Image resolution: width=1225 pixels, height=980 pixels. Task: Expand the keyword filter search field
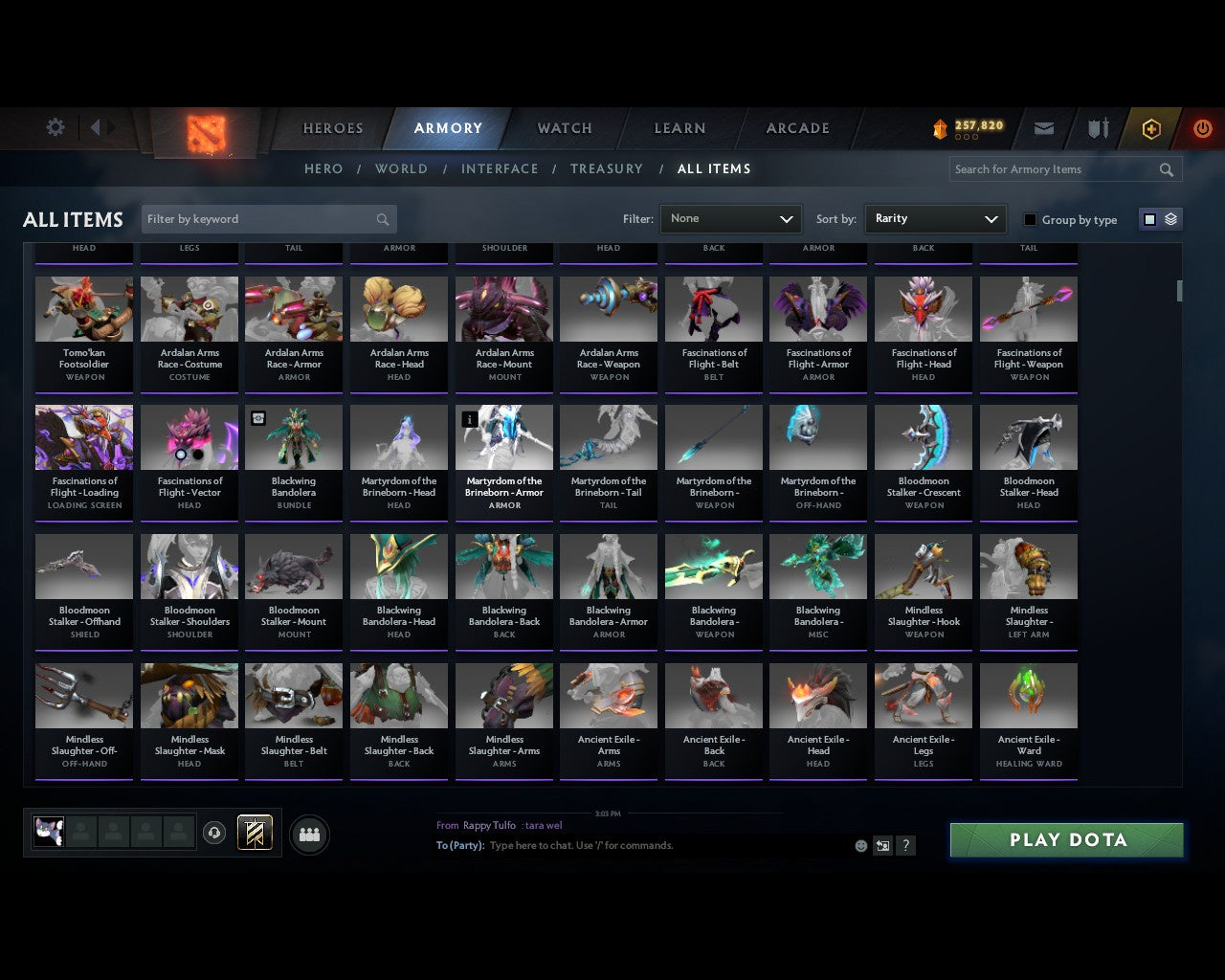pos(268,218)
